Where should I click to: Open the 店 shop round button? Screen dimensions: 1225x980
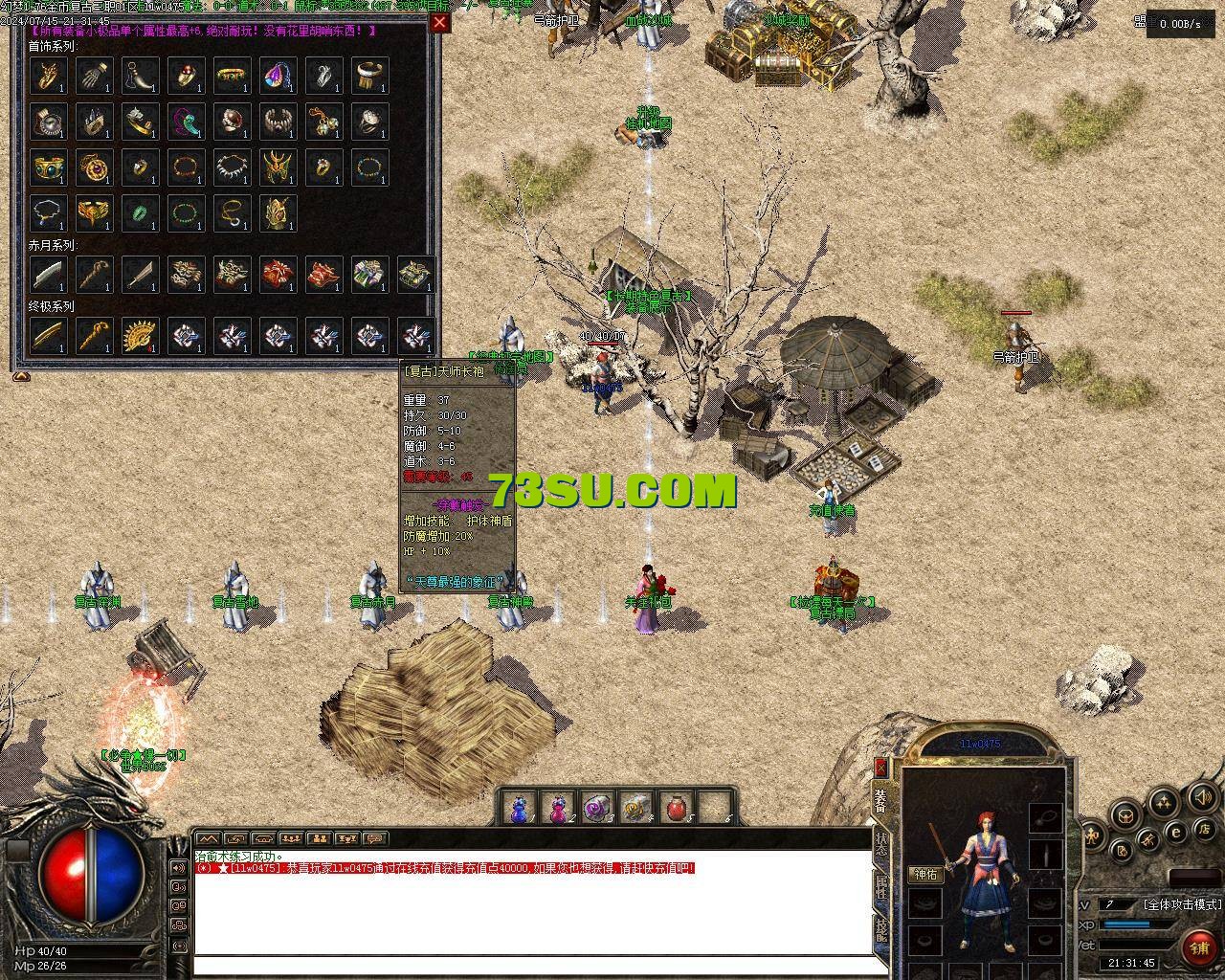tap(1205, 829)
